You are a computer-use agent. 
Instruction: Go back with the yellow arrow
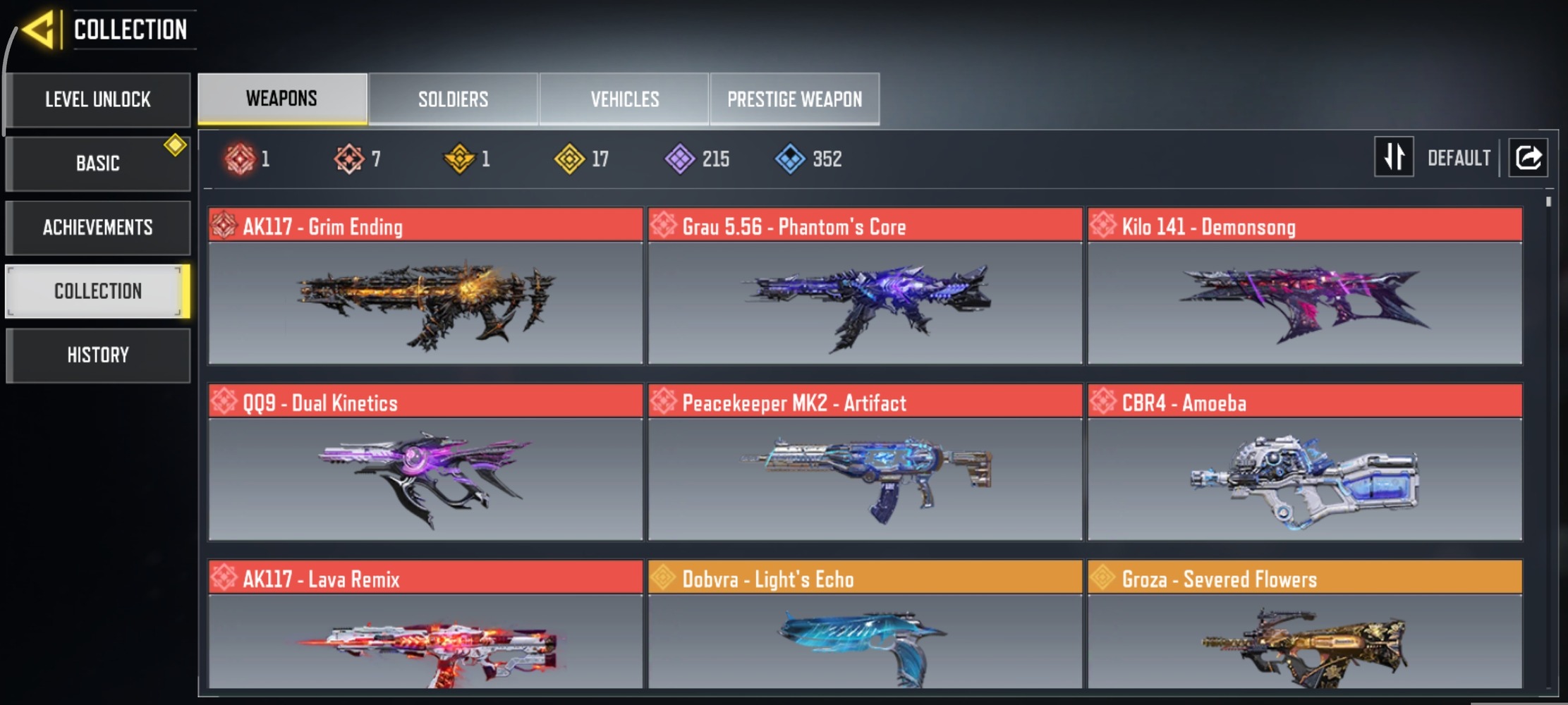pos(39,30)
